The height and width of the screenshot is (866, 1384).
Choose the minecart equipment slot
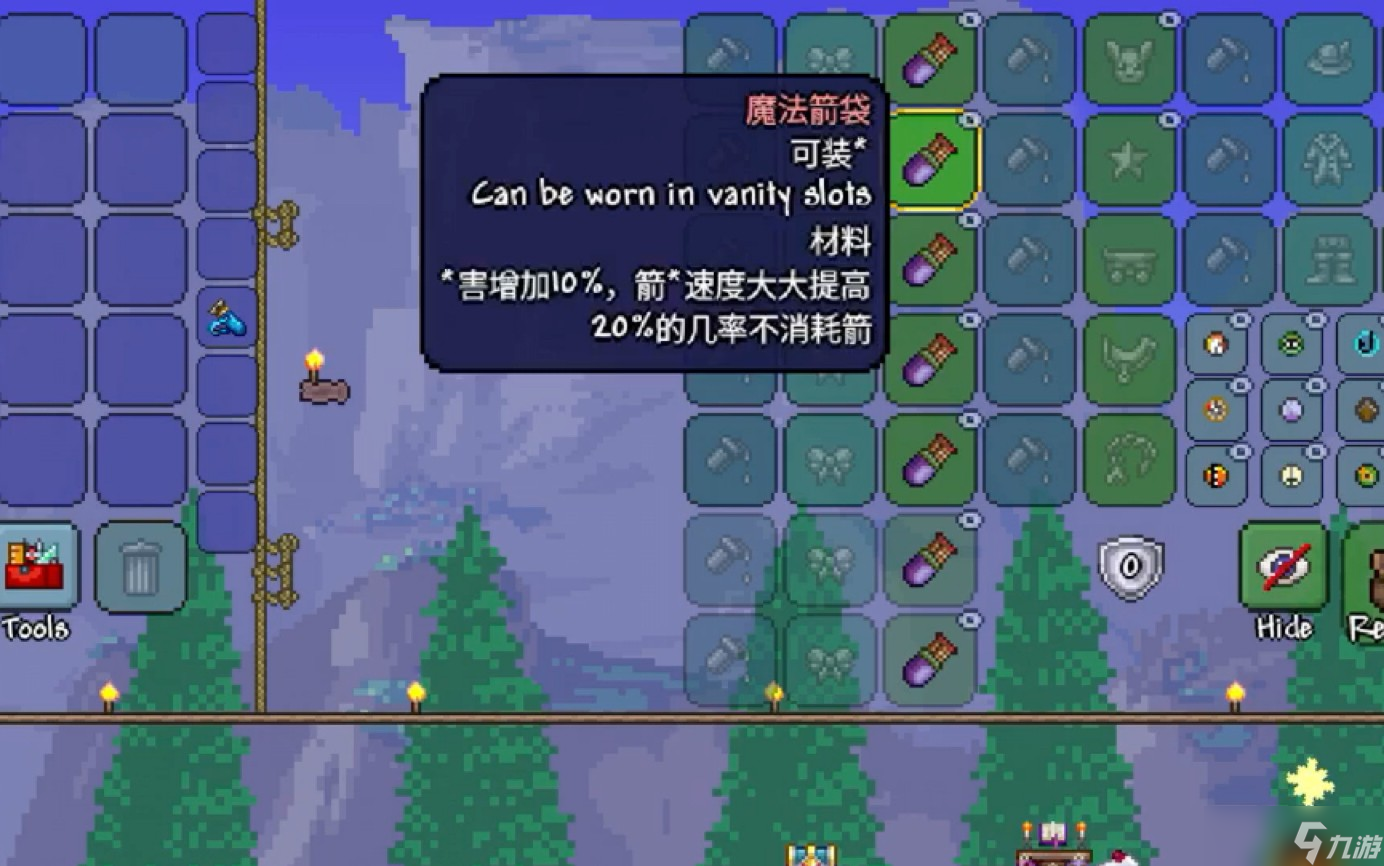[x=1129, y=260]
